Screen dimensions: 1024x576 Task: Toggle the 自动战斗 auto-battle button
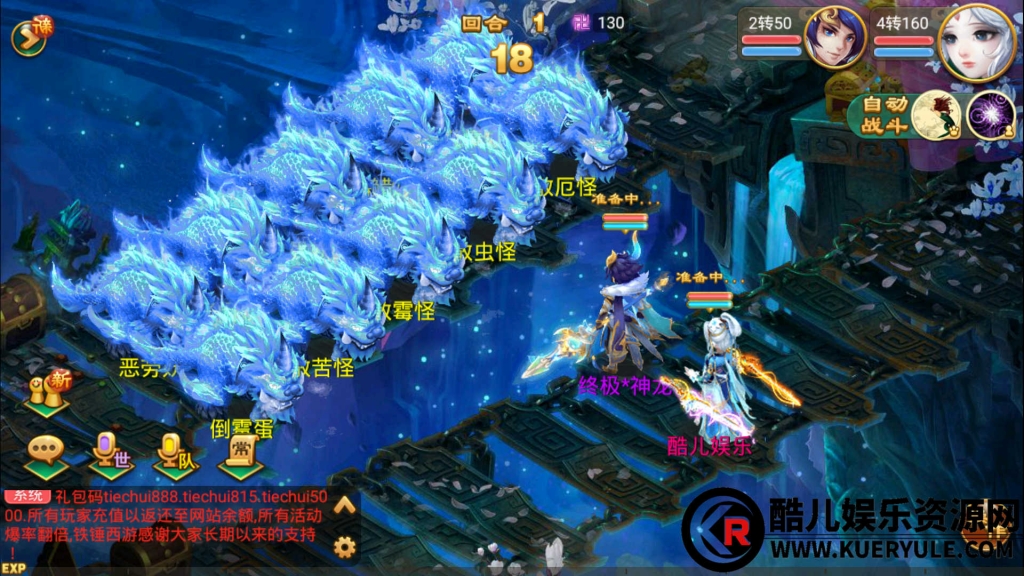pos(884,116)
